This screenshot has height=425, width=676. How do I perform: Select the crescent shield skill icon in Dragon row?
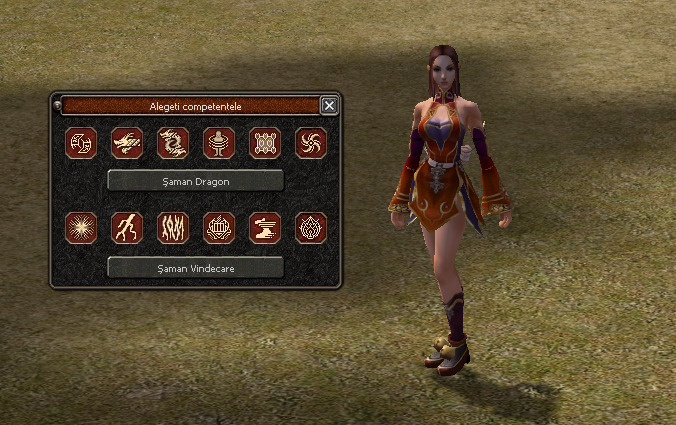81,143
